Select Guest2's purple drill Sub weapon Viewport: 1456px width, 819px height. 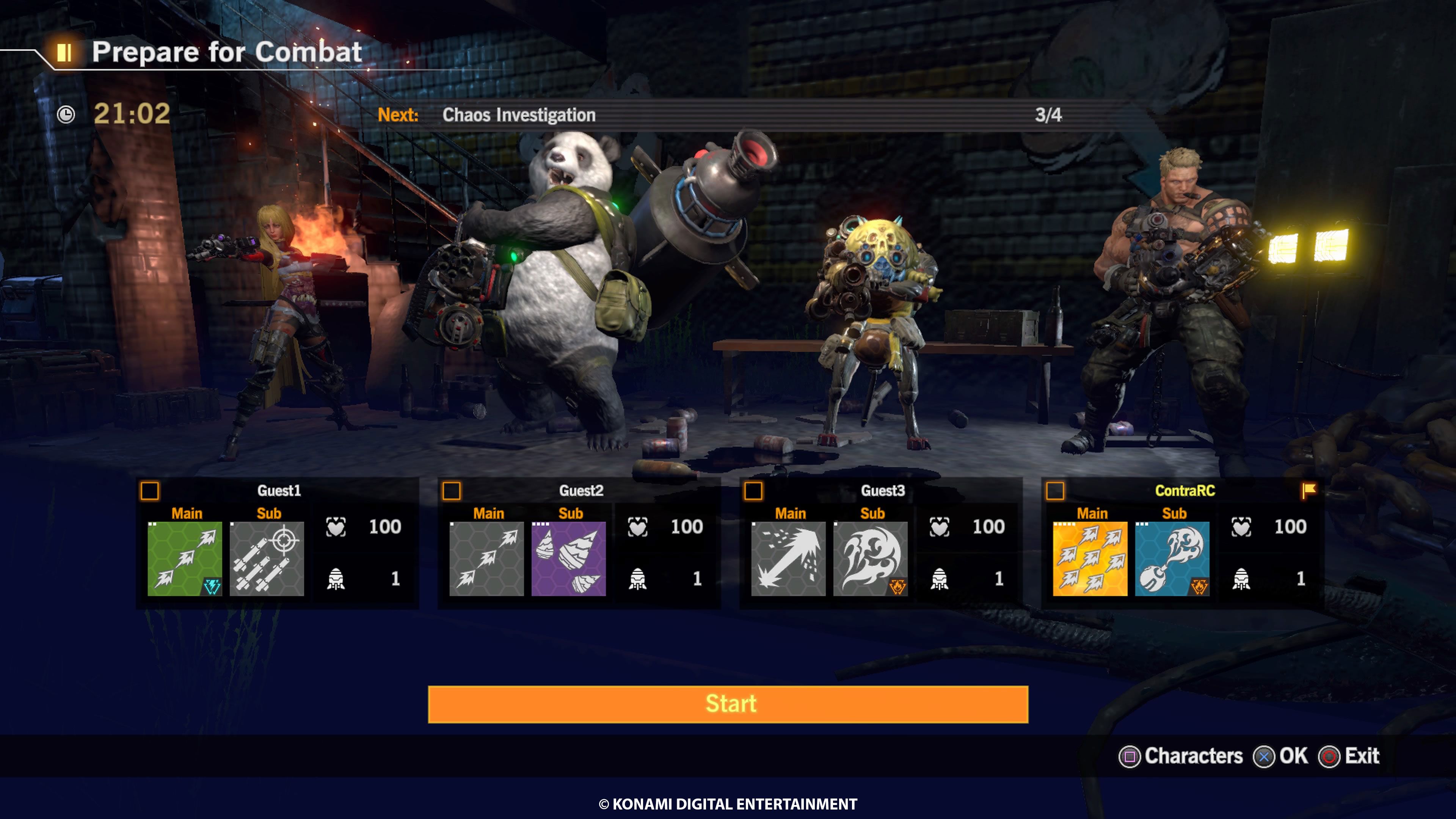[x=569, y=559]
